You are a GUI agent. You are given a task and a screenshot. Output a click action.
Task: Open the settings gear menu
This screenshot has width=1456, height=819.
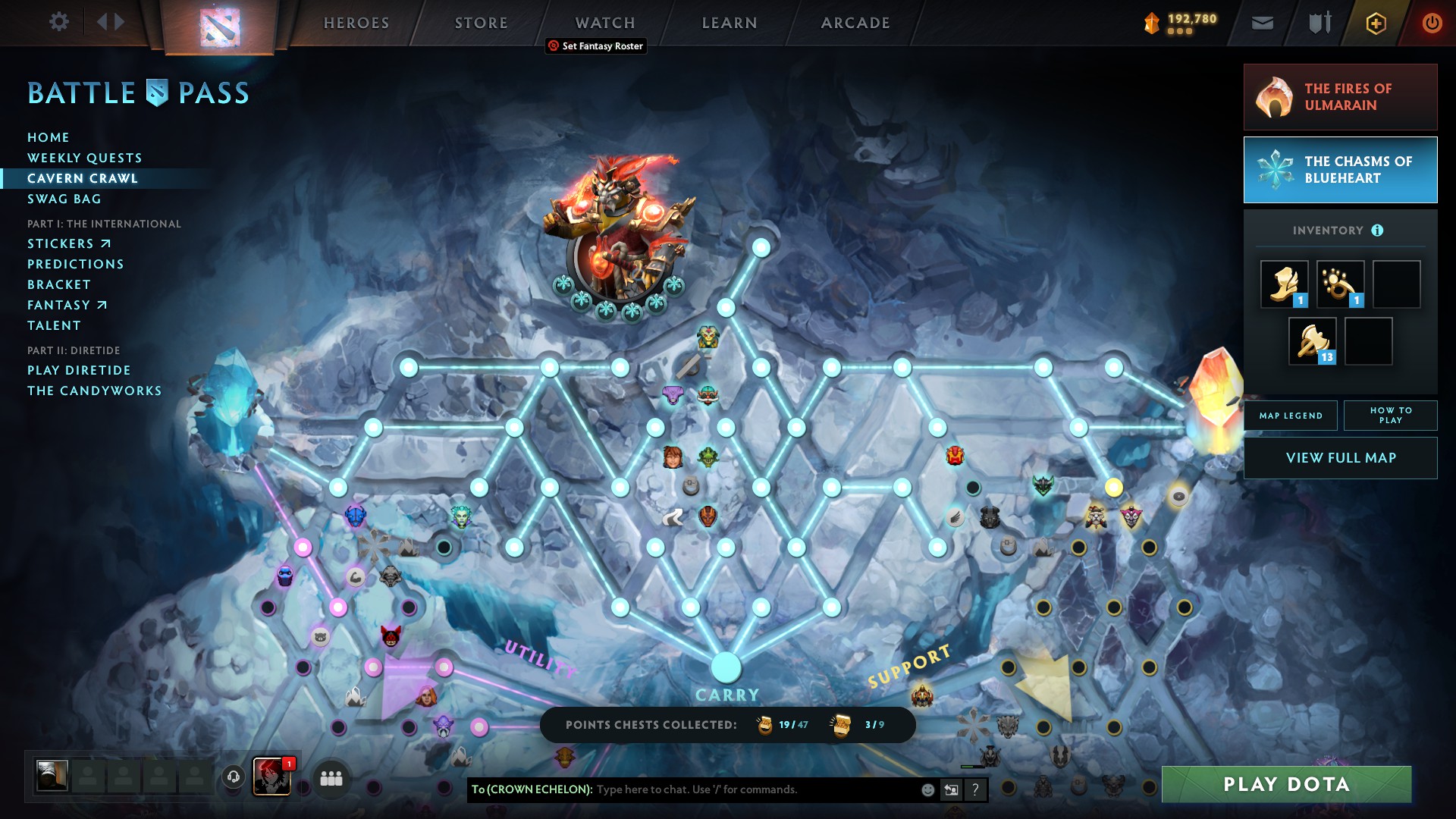[x=59, y=22]
